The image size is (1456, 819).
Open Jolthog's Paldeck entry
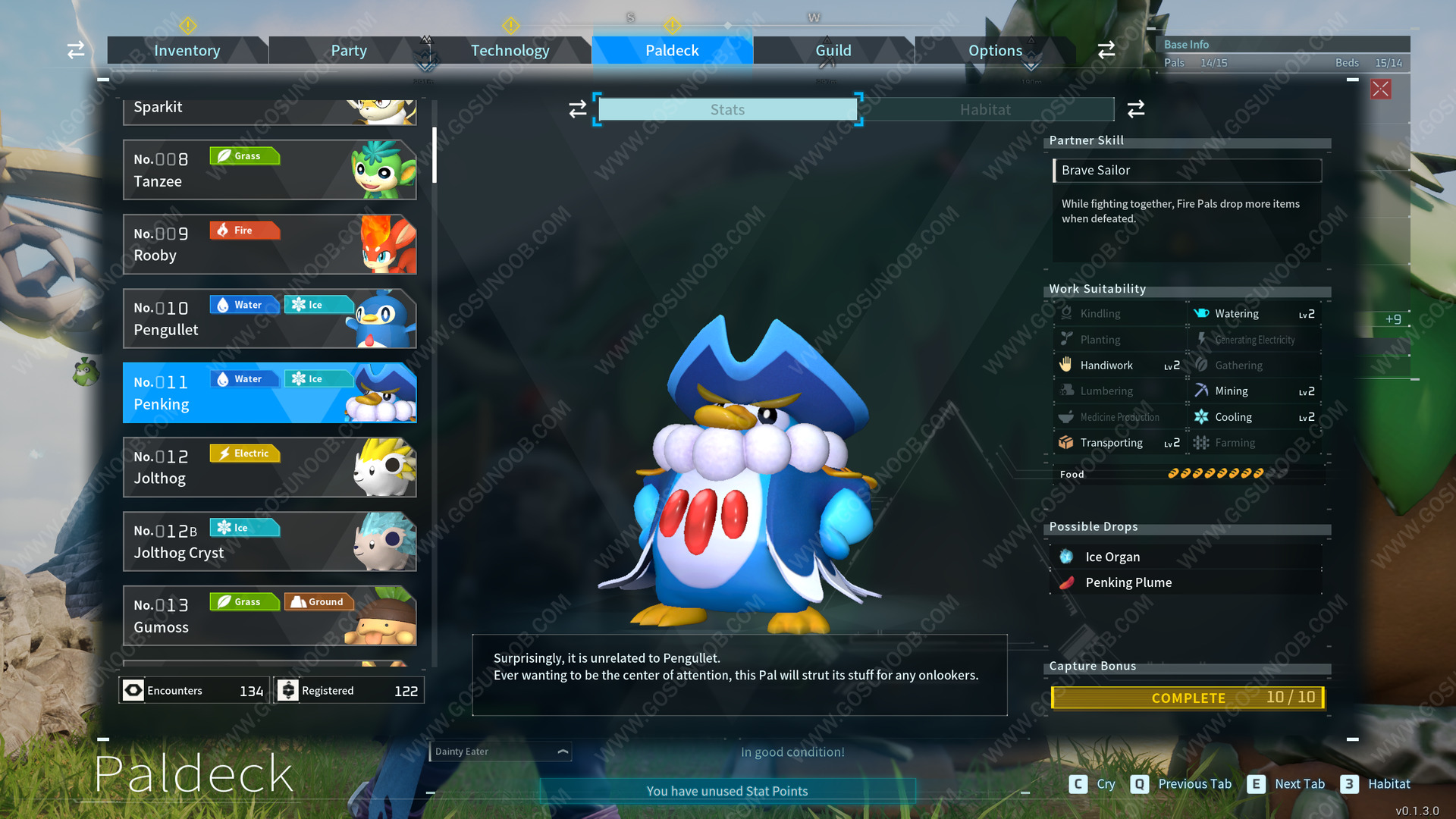(269, 467)
